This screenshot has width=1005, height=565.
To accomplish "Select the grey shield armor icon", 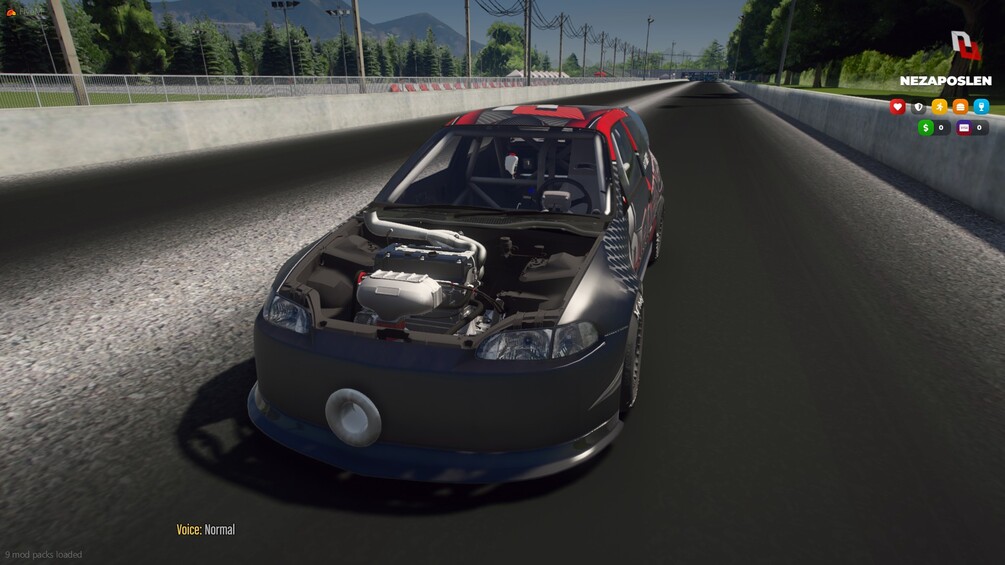I will pyautogui.click(x=918, y=107).
